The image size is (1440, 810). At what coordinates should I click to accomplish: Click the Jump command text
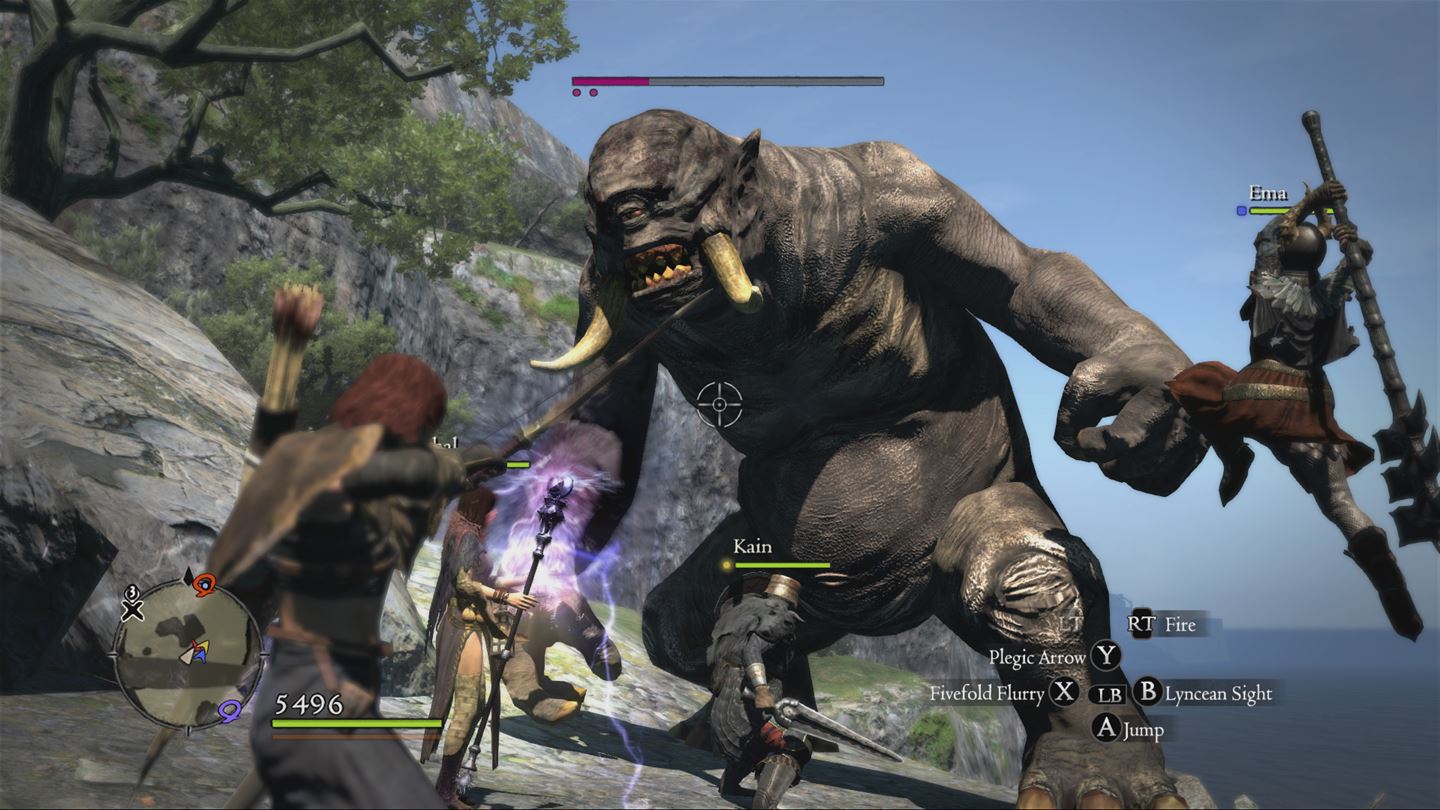pos(1143,730)
